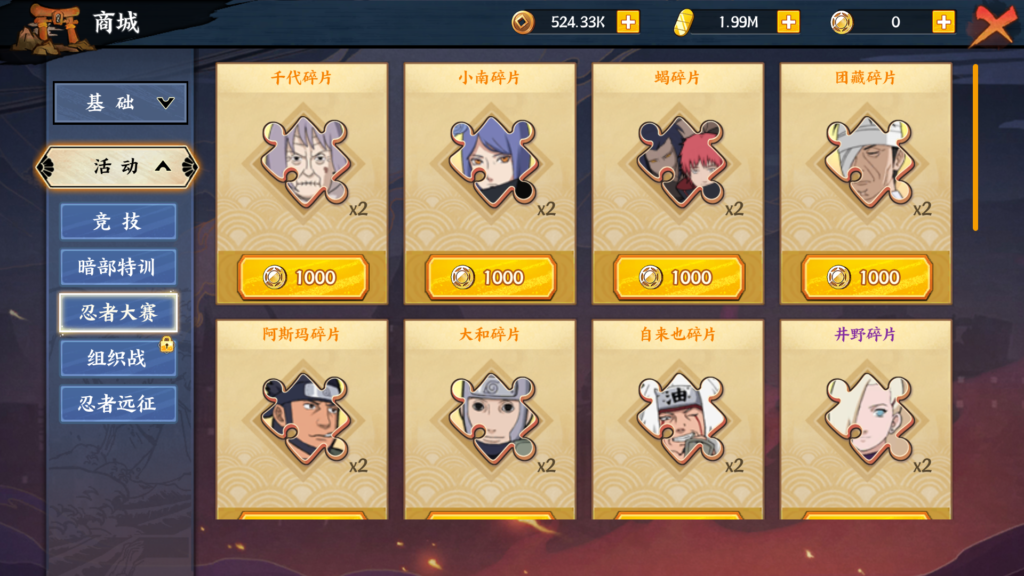Choose the locked 组织战 tab
Image resolution: width=1024 pixels, height=576 pixels.
coord(118,358)
